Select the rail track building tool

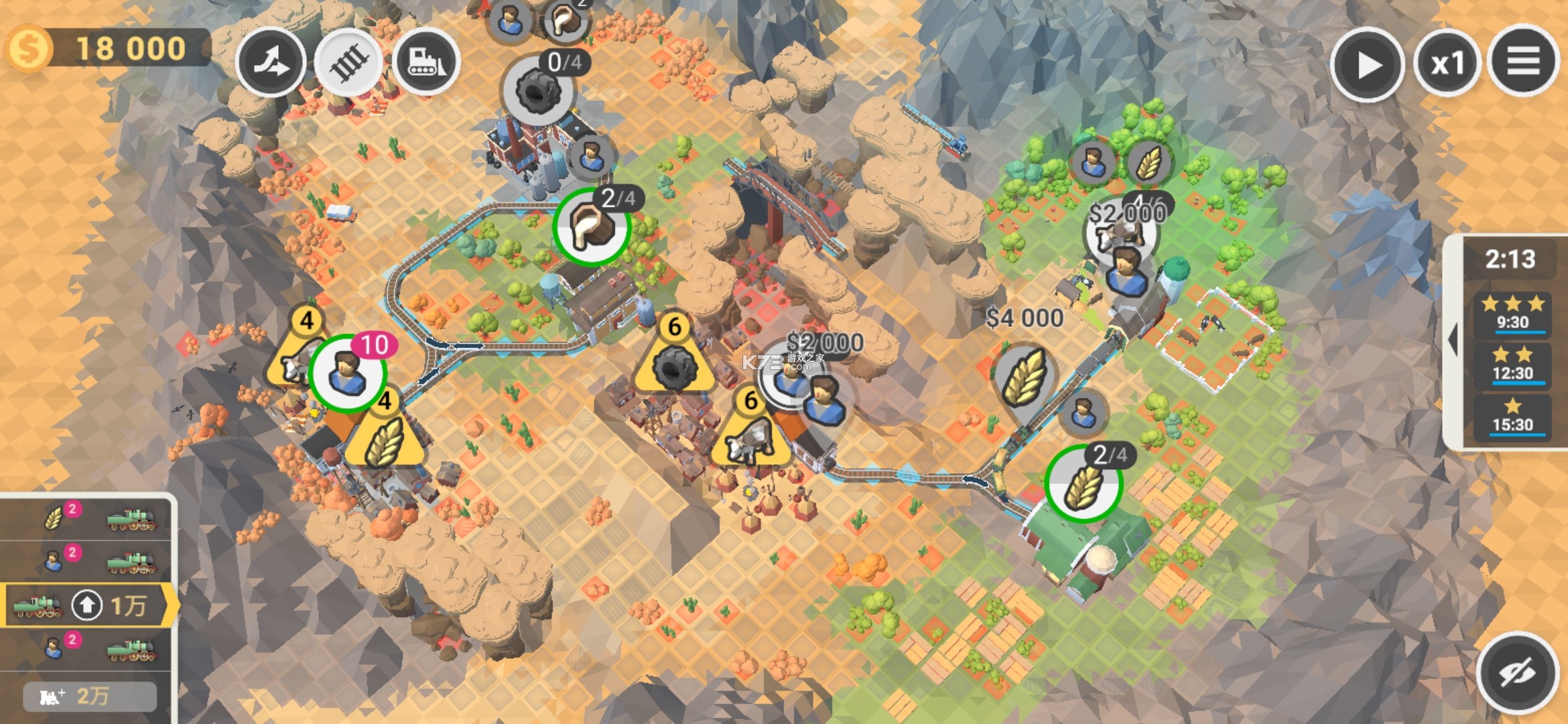(x=348, y=62)
